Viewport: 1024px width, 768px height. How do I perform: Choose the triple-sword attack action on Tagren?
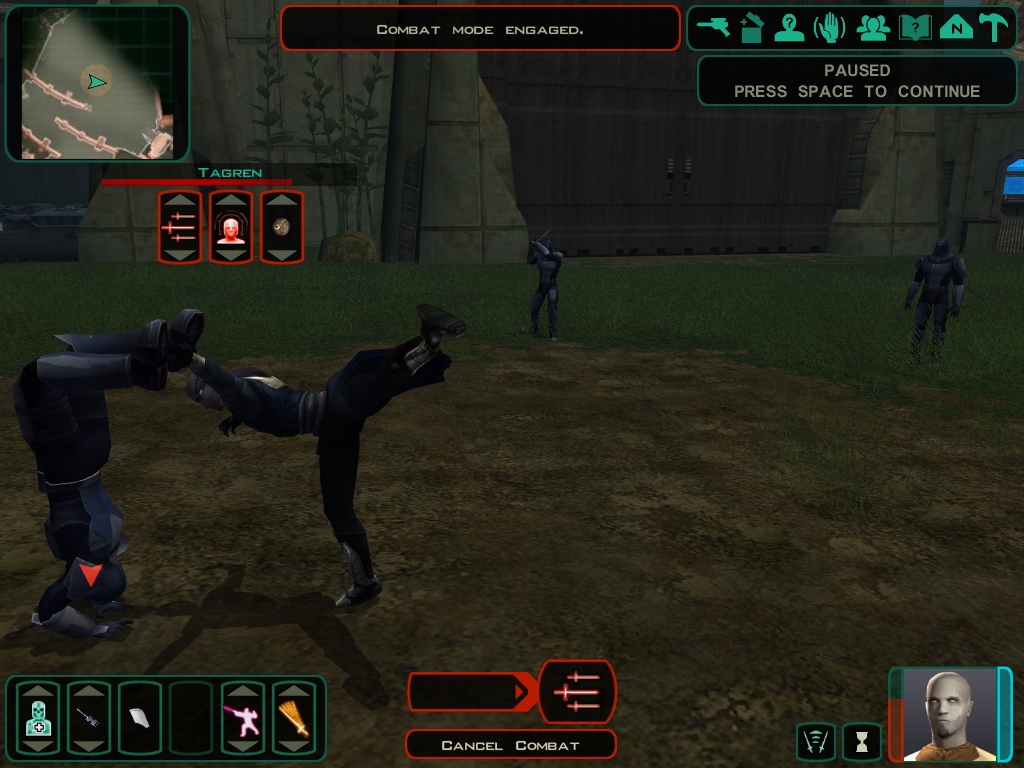pyautogui.click(x=180, y=227)
